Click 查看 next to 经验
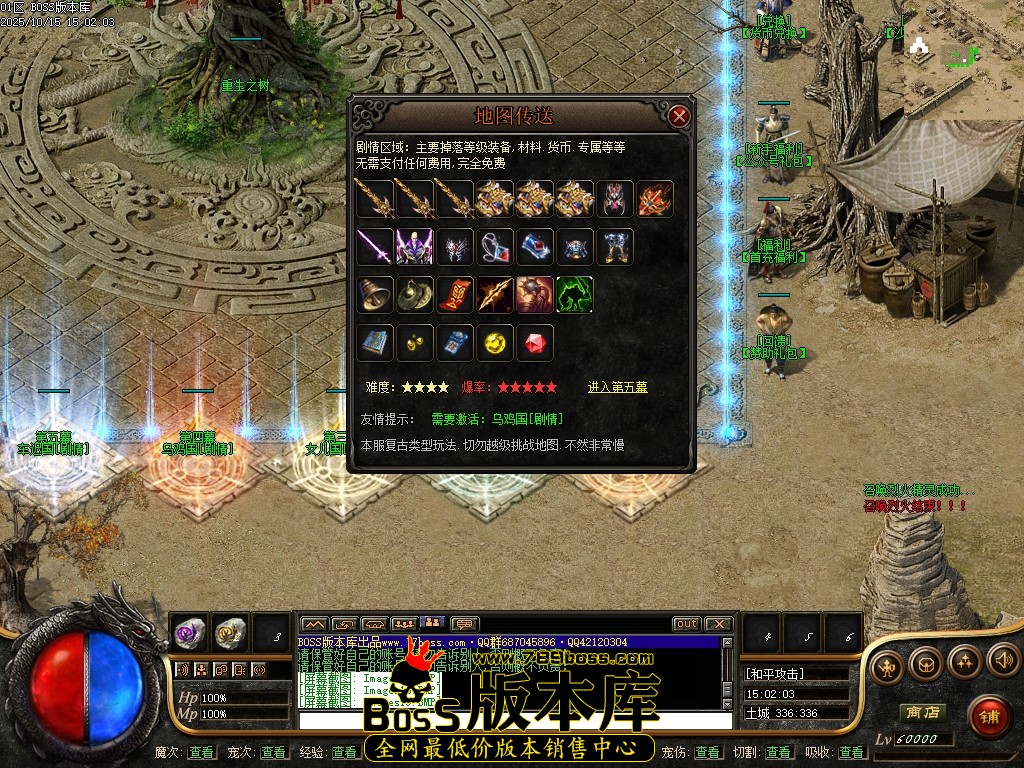1024x768 pixels. pos(345,752)
